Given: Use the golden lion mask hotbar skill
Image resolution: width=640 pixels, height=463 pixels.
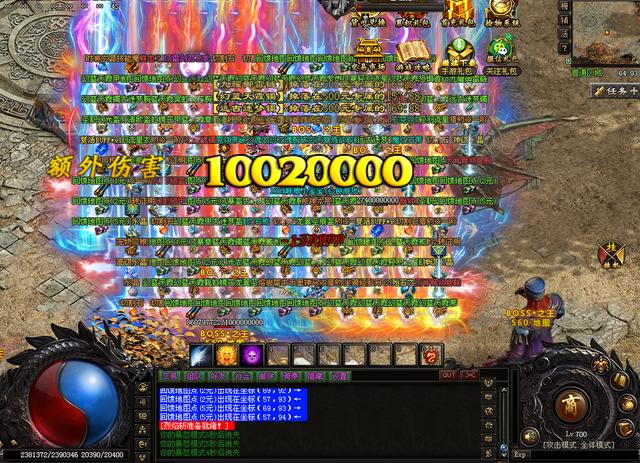Looking at the screenshot, I should (225, 355).
